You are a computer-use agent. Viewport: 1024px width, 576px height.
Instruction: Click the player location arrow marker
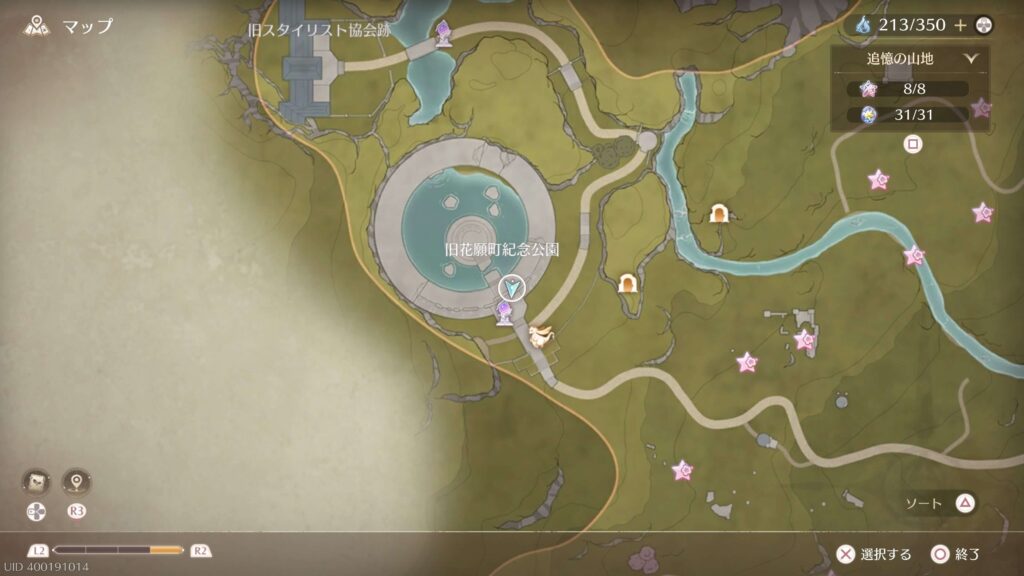click(x=512, y=289)
